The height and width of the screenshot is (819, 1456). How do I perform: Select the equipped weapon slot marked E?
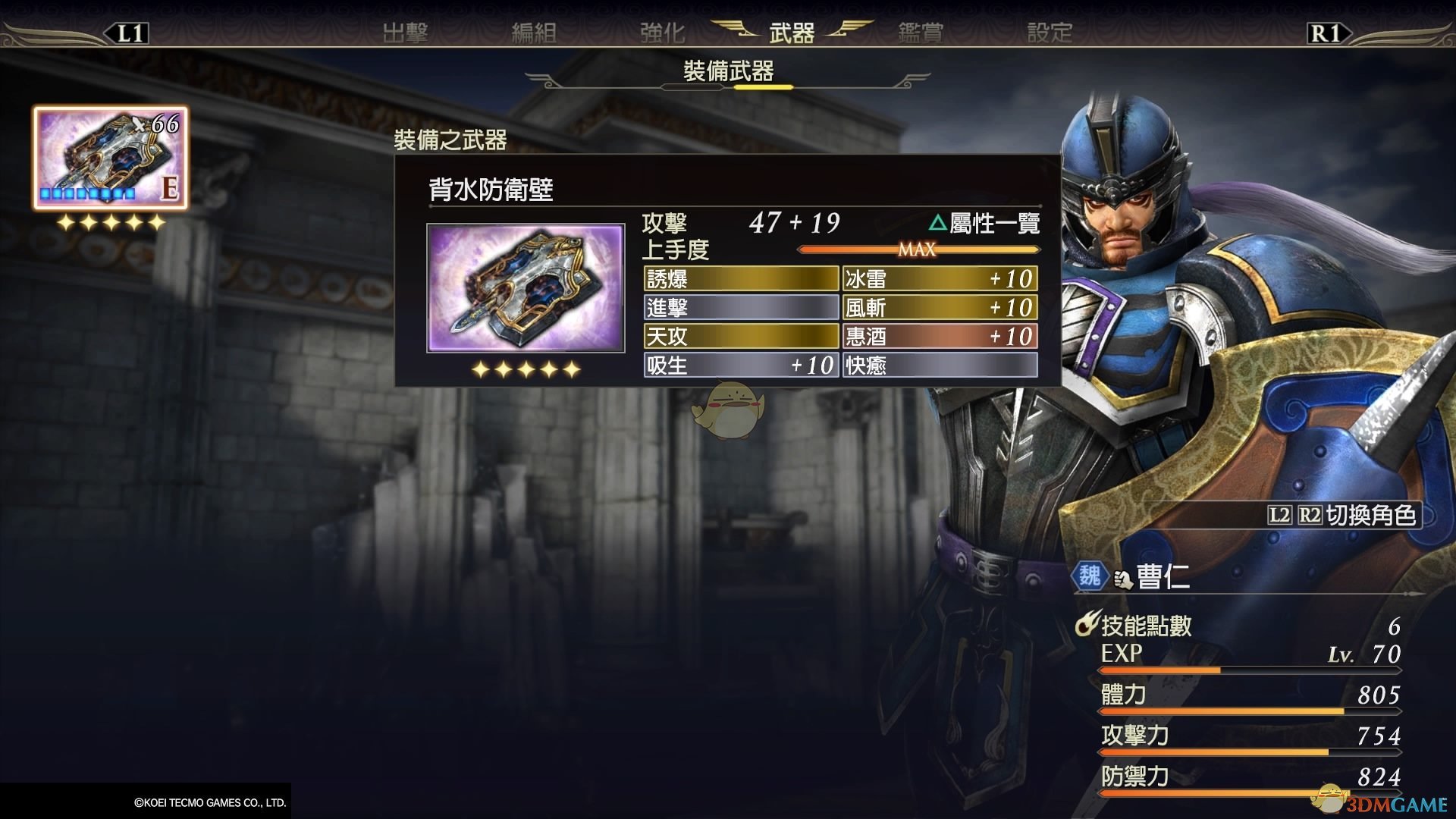pyautogui.click(x=110, y=158)
